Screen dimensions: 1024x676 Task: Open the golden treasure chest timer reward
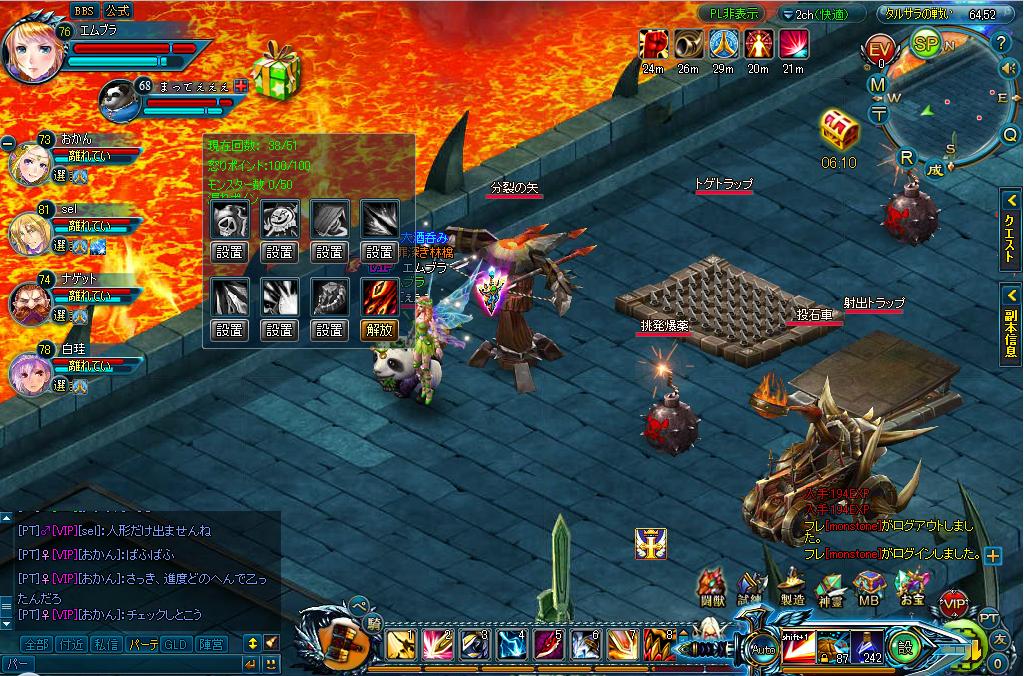[x=836, y=130]
